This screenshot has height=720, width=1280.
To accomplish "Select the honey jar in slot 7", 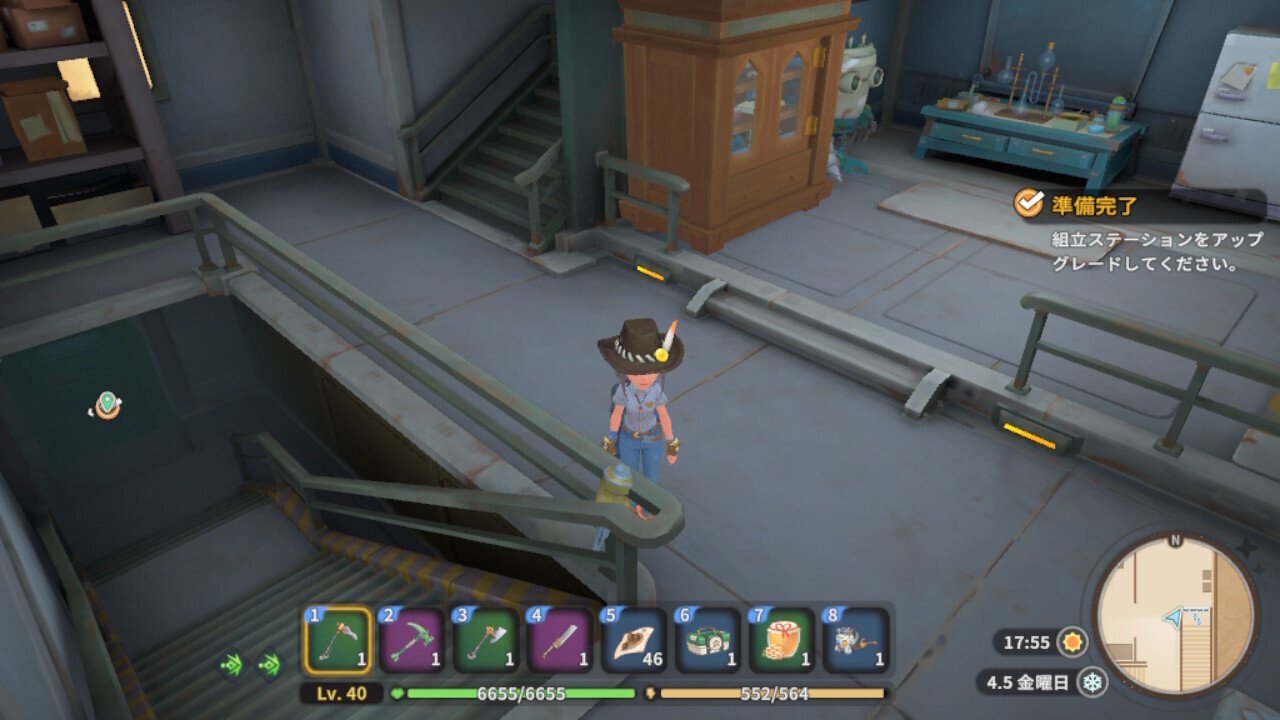I will (783, 641).
